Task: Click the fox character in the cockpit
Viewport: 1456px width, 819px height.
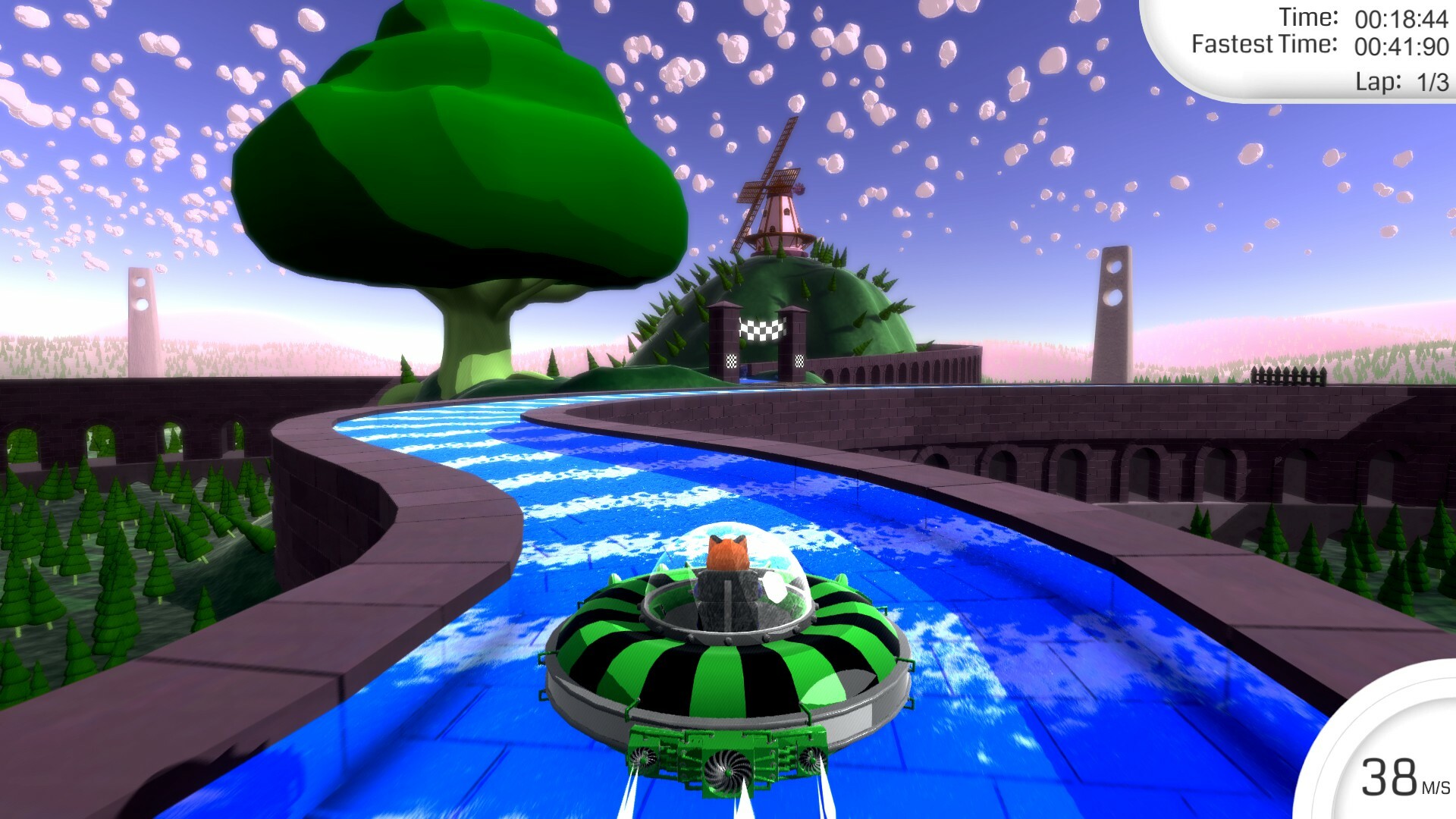Action: click(x=726, y=550)
